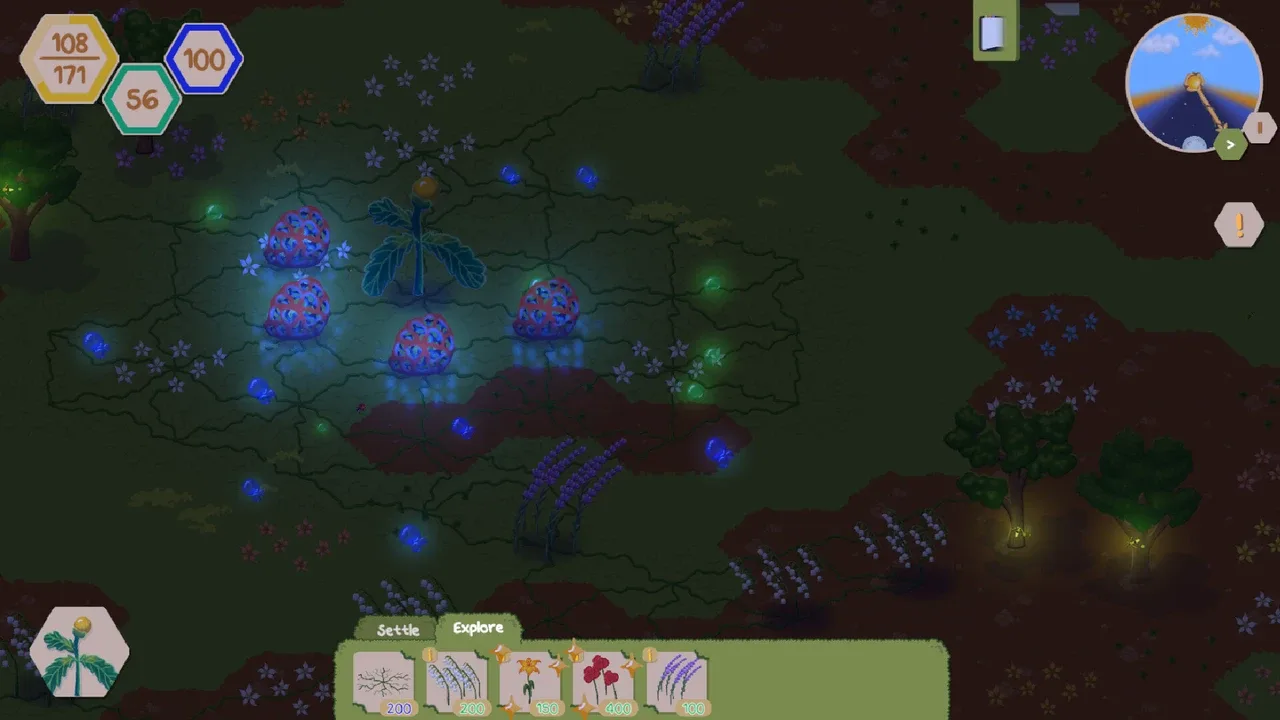Choose the roots card costing 200
The image size is (1280, 720).
click(384, 684)
